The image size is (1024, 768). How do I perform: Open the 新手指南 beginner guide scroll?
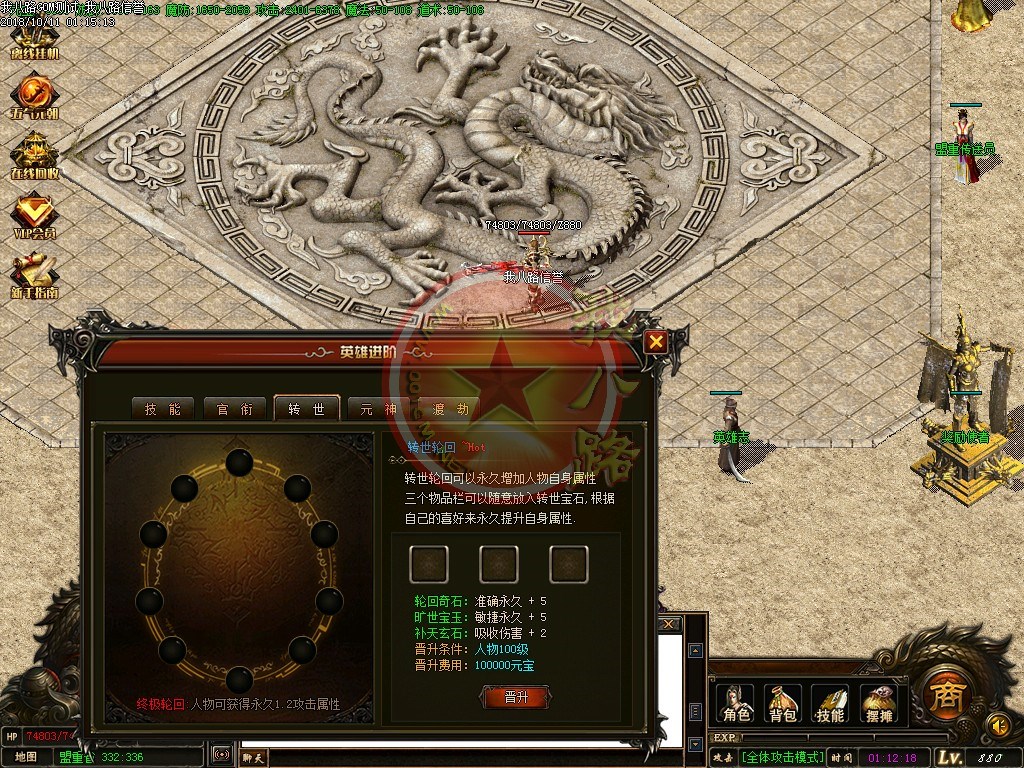[x=34, y=277]
